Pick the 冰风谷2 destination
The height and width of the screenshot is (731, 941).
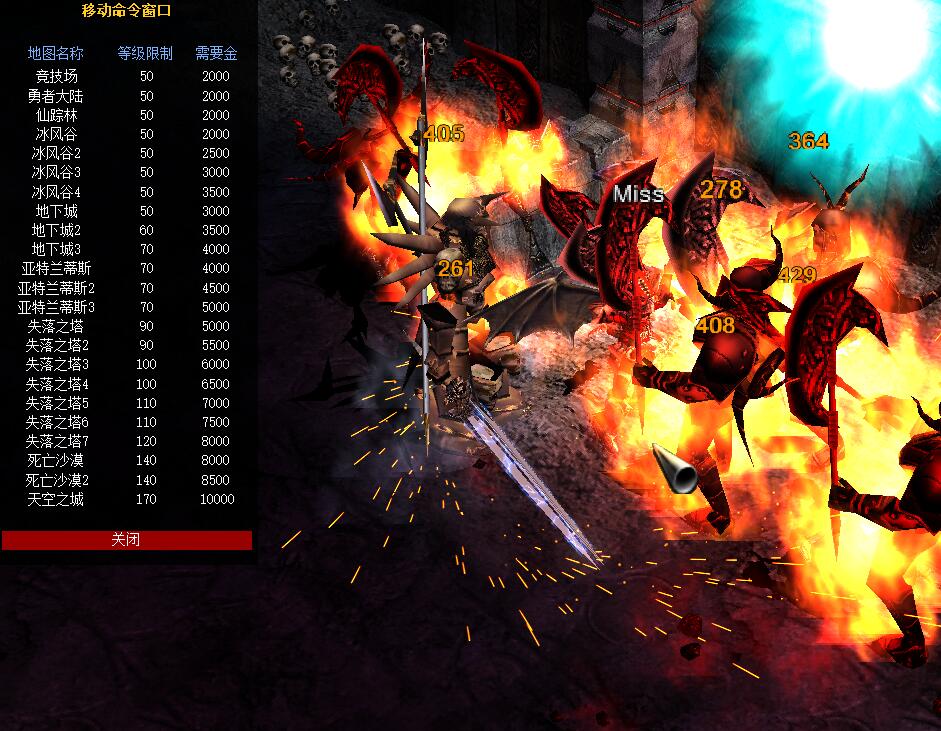click(x=56, y=154)
